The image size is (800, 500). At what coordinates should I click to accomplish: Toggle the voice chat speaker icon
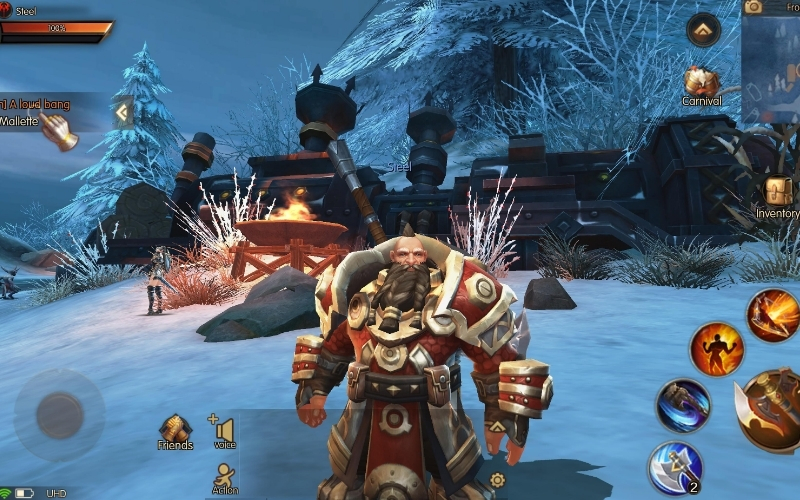(x=223, y=431)
